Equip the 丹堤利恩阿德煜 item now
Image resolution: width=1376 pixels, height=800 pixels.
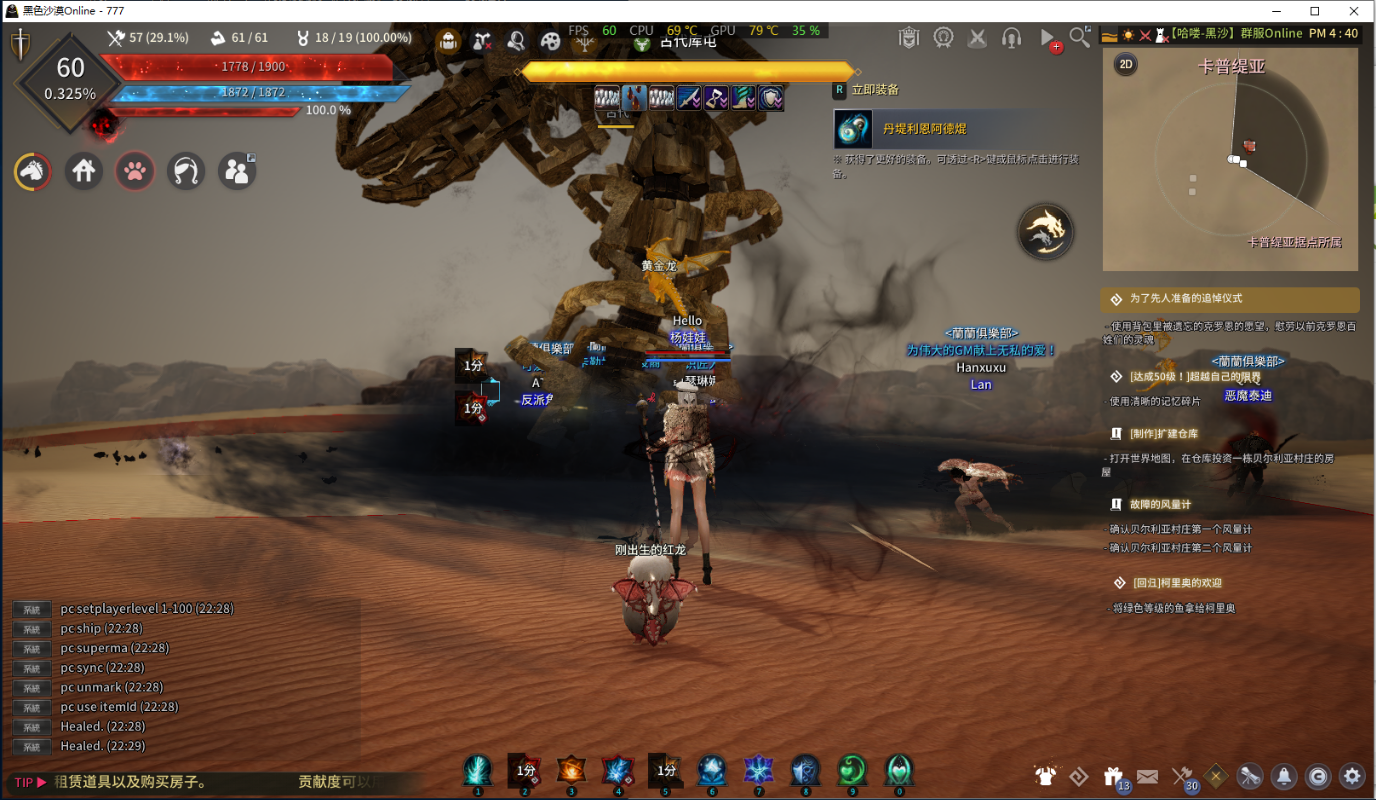[x=854, y=129]
